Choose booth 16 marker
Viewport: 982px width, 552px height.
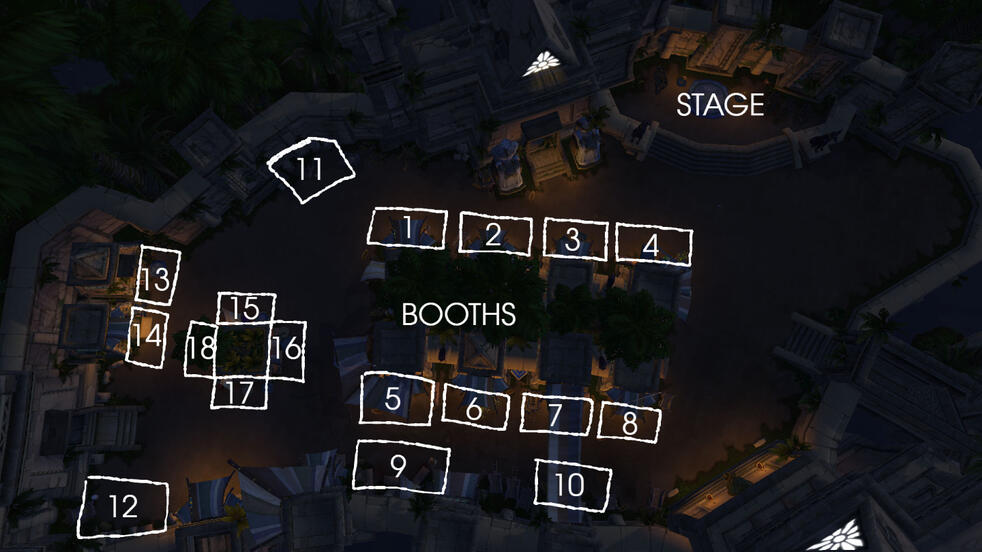click(287, 350)
